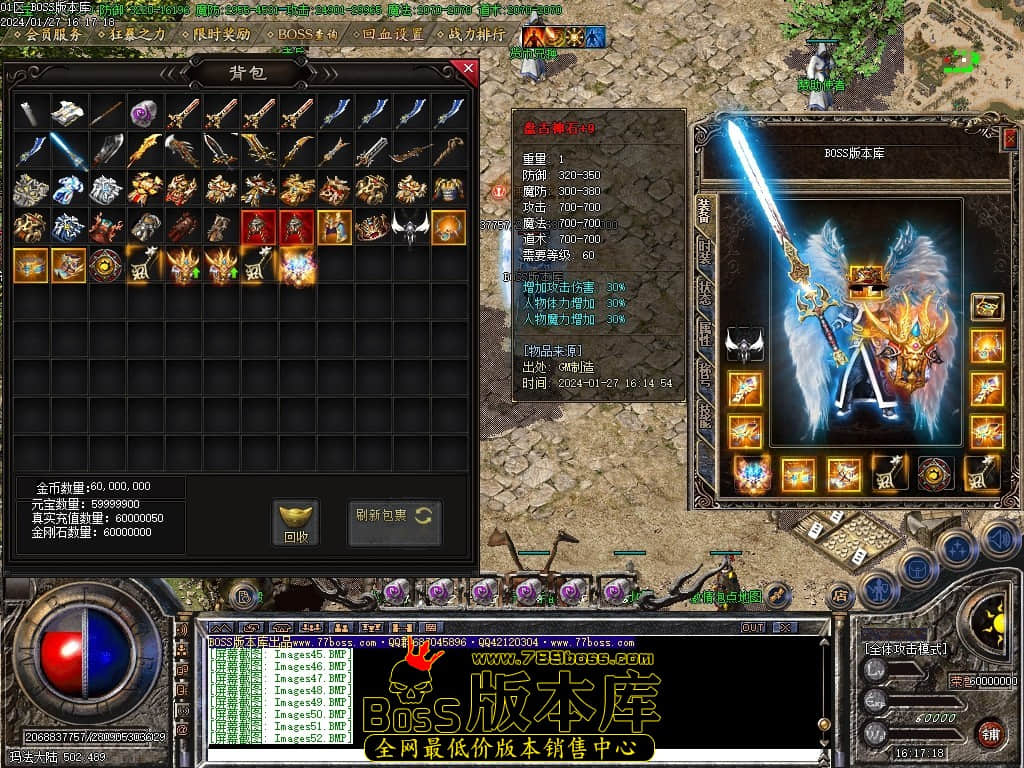Open the BOSS查询 lookup menu
Viewport: 1024px width, 768px height.
pos(309,34)
